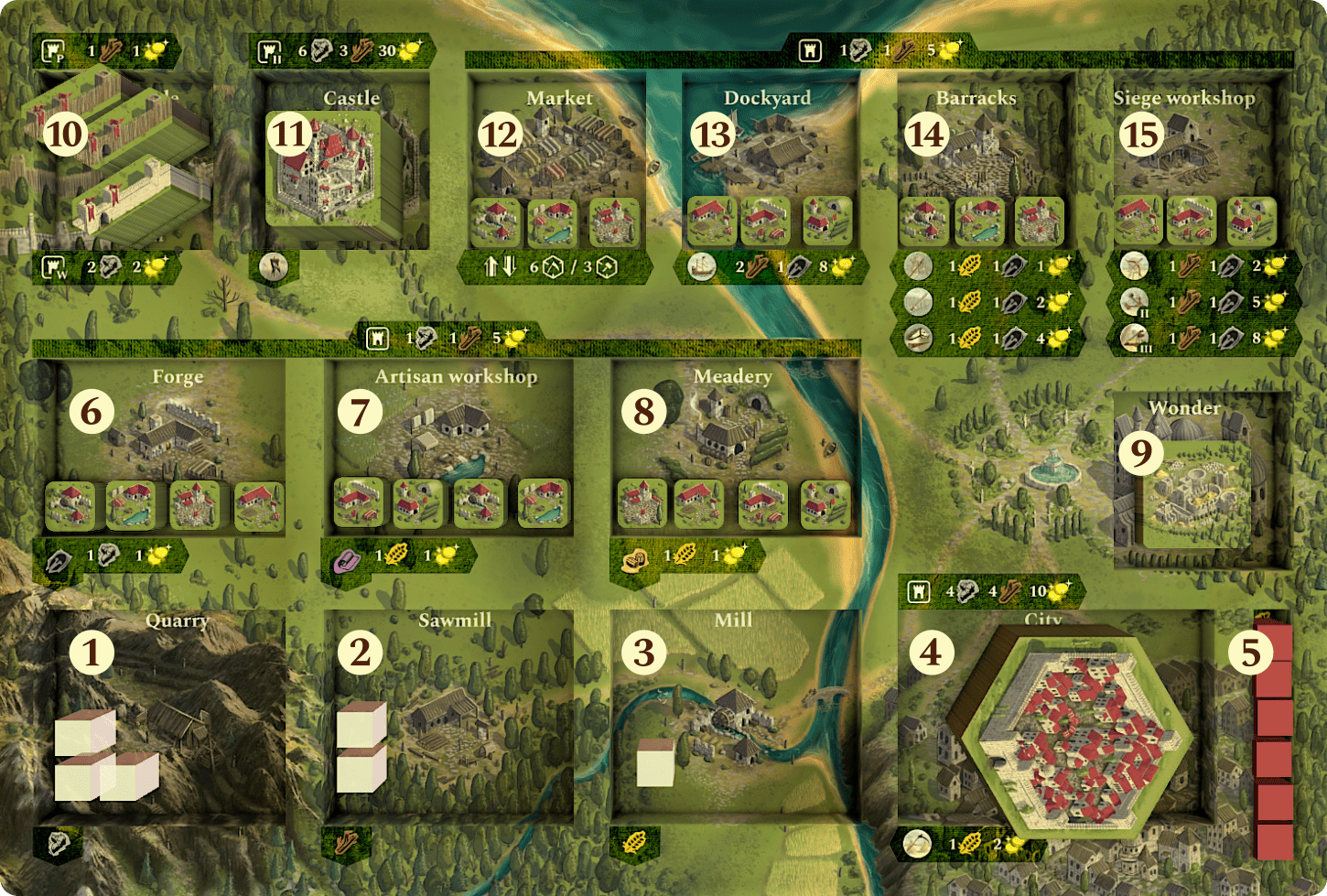
Task: Select the Dockyard ship unit icon
Action: pos(702,266)
